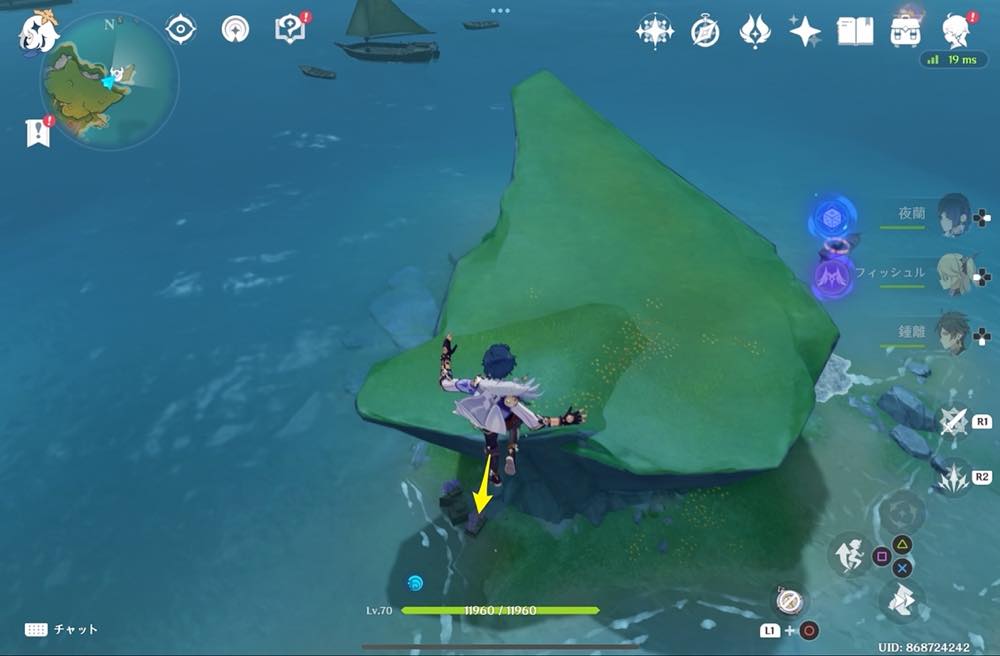1000x656 pixels.
Task: Click the round arch icon left of quests
Action: pyautogui.click(x=236, y=30)
